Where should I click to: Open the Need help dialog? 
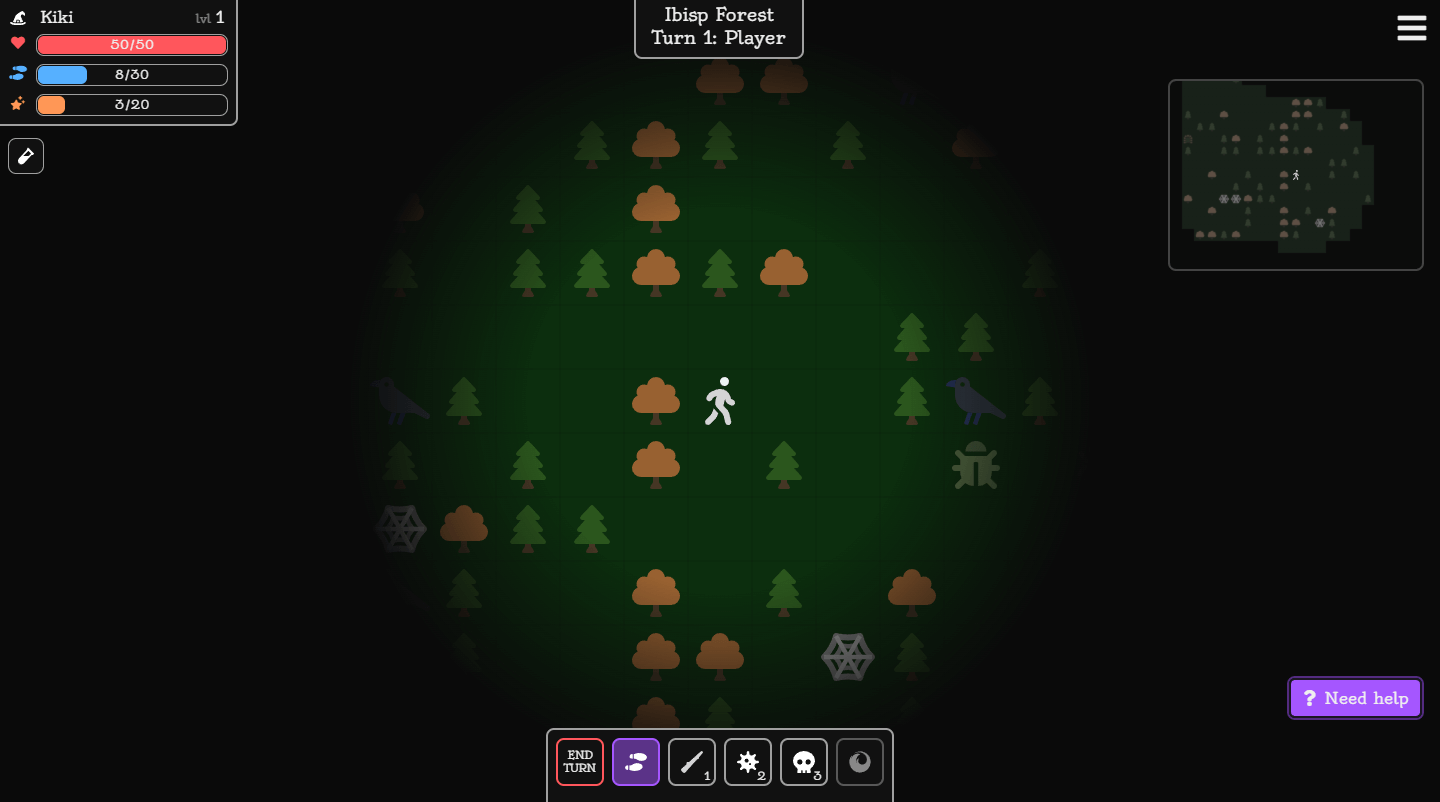pyautogui.click(x=1355, y=697)
